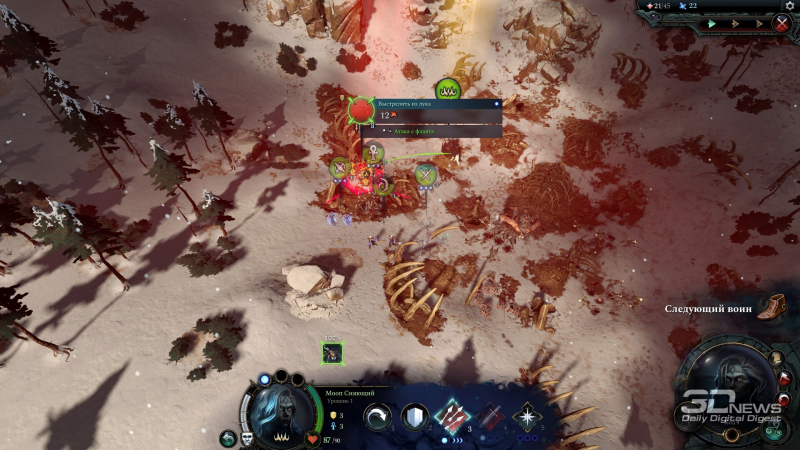Click the green crown unit badge
The height and width of the screenshot is (450, 800).
pos(447,90)
